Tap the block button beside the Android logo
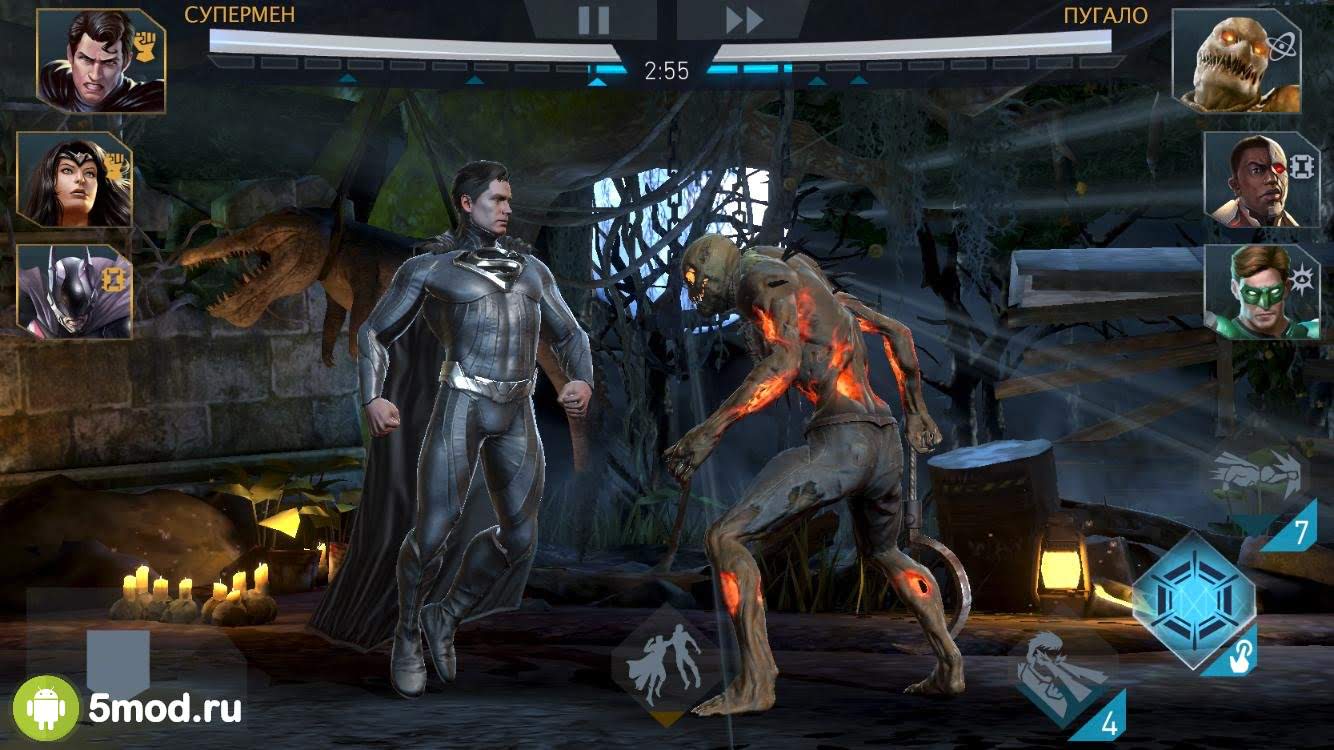The width and height of the screenshot is (1334, 750). pos(118,660)
